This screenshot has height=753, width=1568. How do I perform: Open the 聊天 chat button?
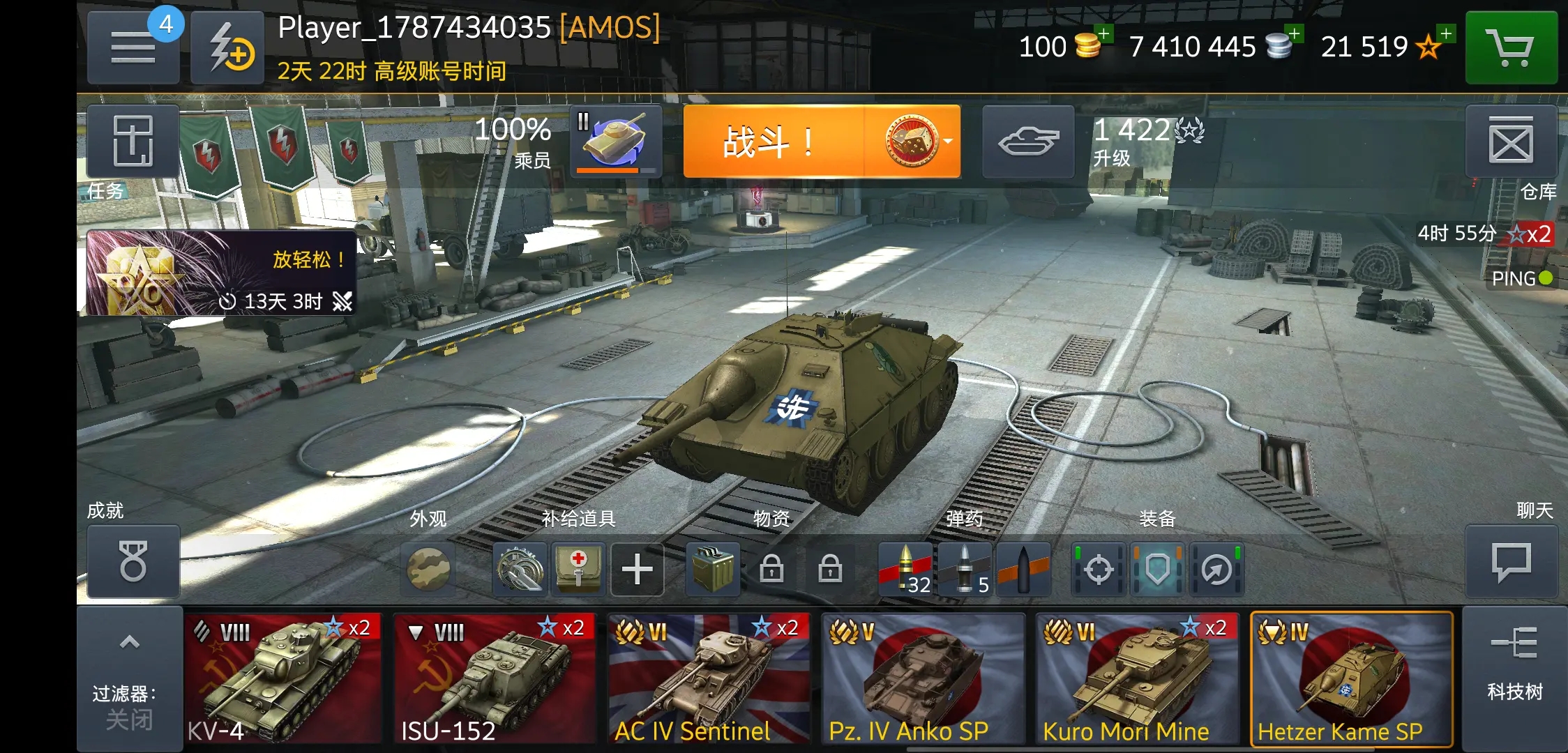point(1511,561)
